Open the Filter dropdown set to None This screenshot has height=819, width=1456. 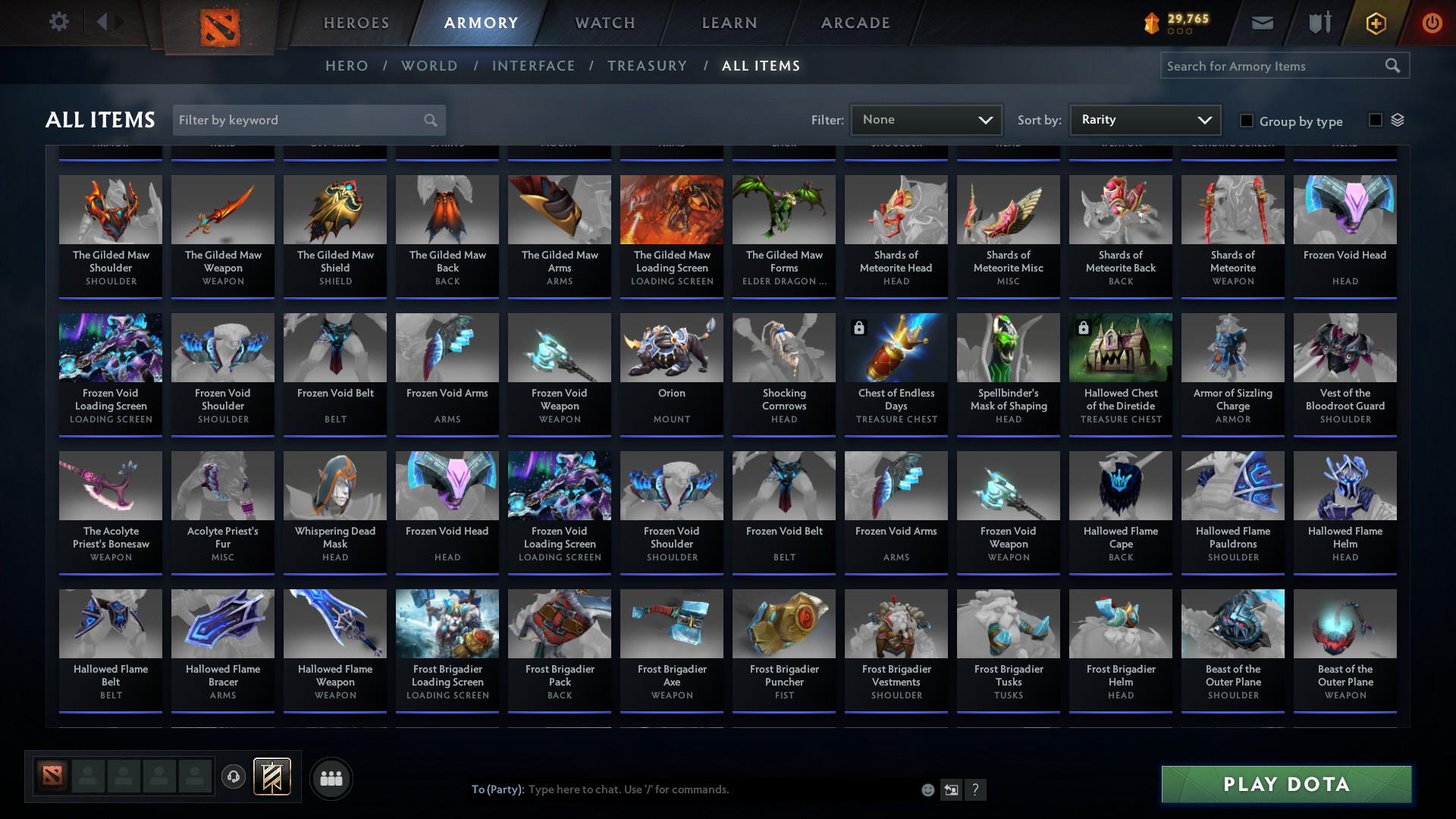click(925, 119)
